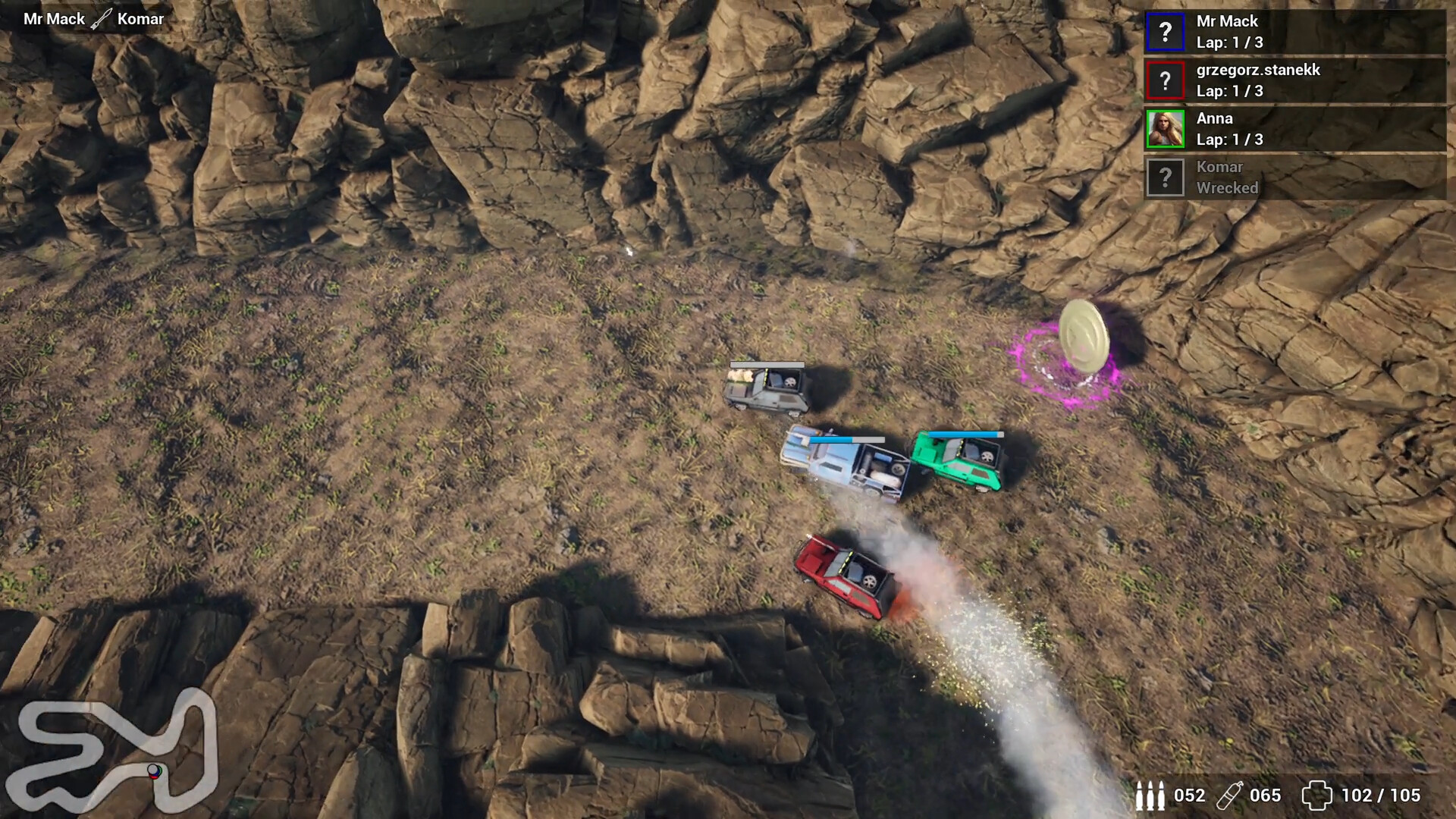Select grzegorz.stanekk's question mark avatar icon
Image resolution: width=1456 pixels, height=819 pixels.
point(1166,80)
